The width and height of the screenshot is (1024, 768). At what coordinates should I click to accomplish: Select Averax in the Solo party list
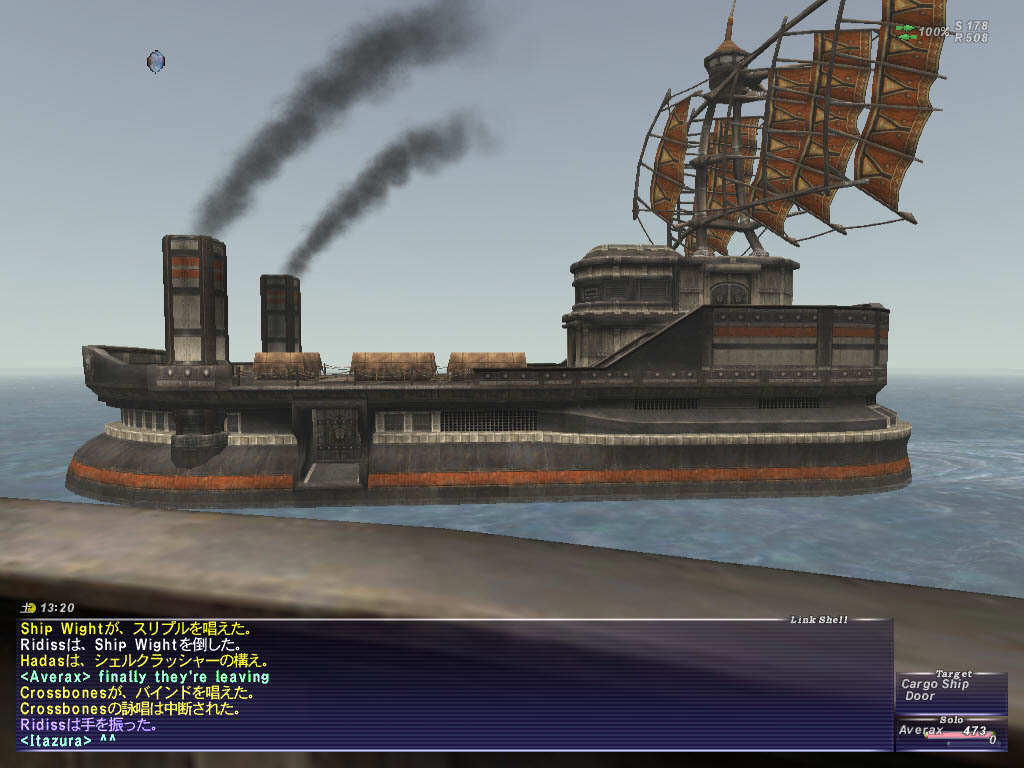[921, 731]
